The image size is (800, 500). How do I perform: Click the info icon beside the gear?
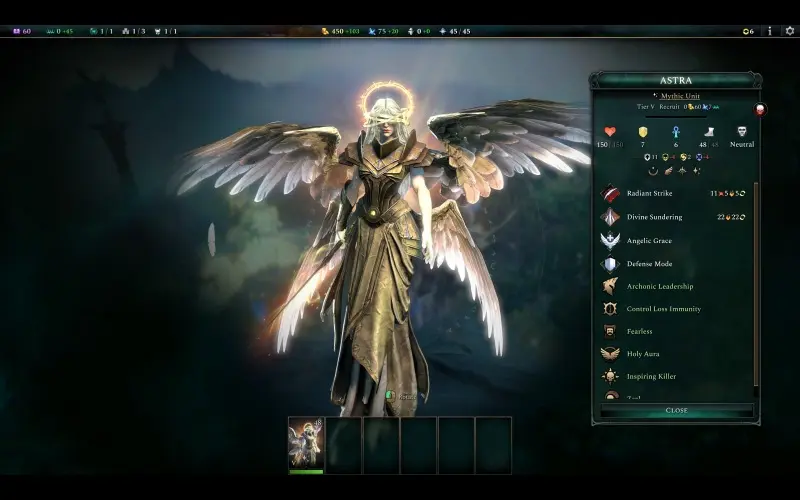(x=769, y=31)
